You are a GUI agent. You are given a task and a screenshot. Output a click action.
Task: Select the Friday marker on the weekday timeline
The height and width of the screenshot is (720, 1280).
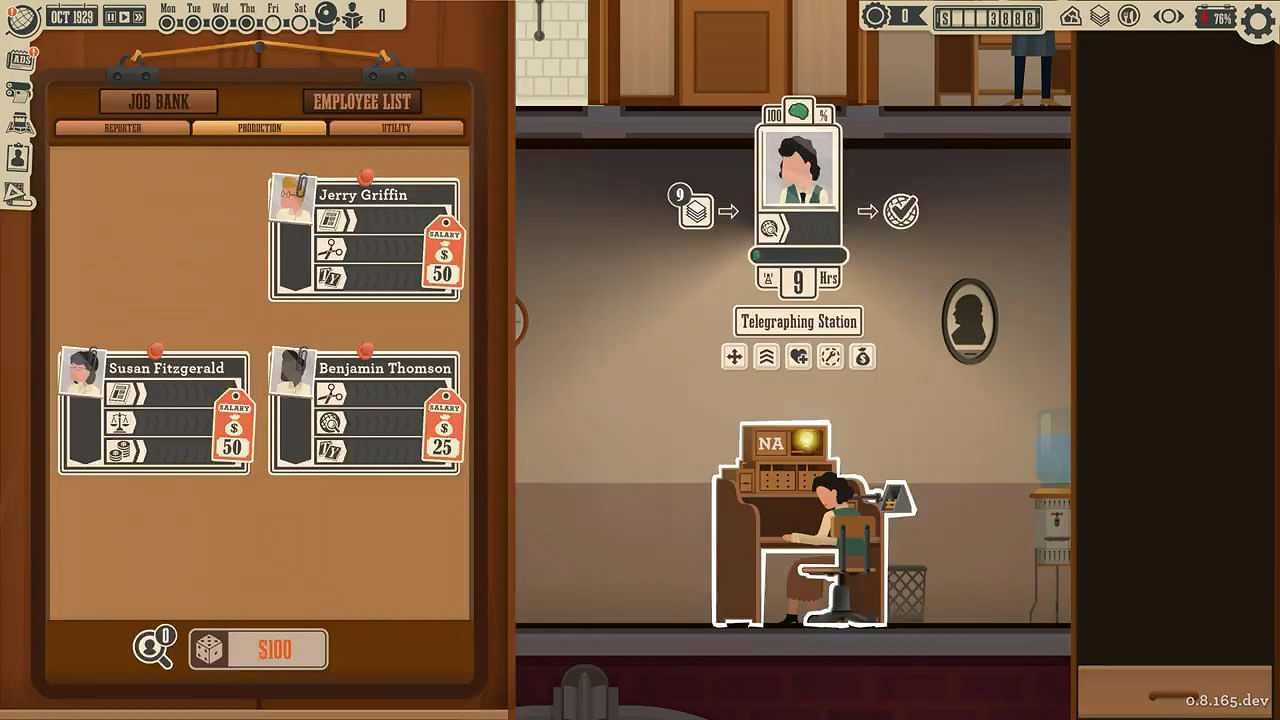(274, 23)
